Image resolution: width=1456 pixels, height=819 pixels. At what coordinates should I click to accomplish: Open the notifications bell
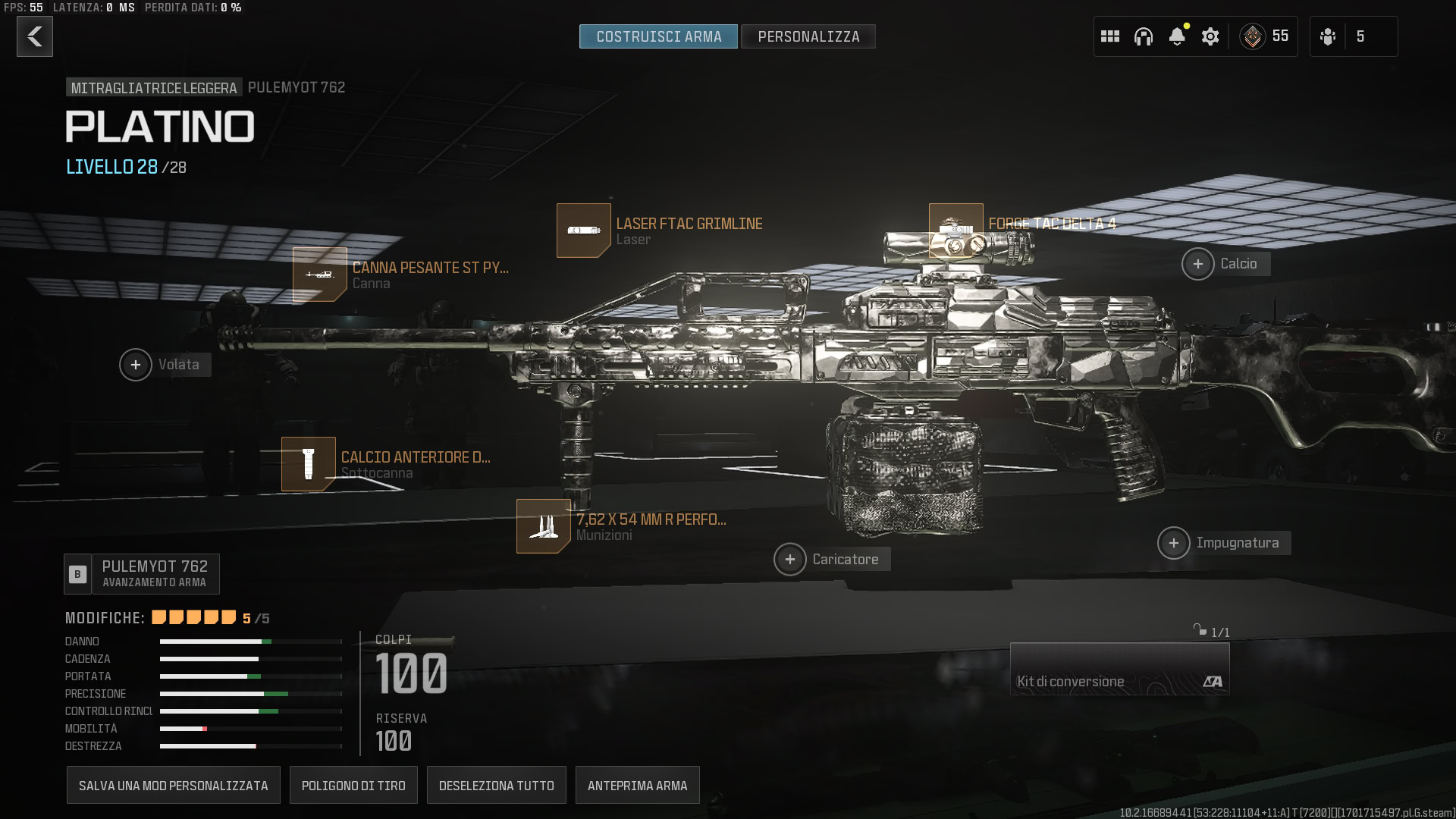point(1177,36)
